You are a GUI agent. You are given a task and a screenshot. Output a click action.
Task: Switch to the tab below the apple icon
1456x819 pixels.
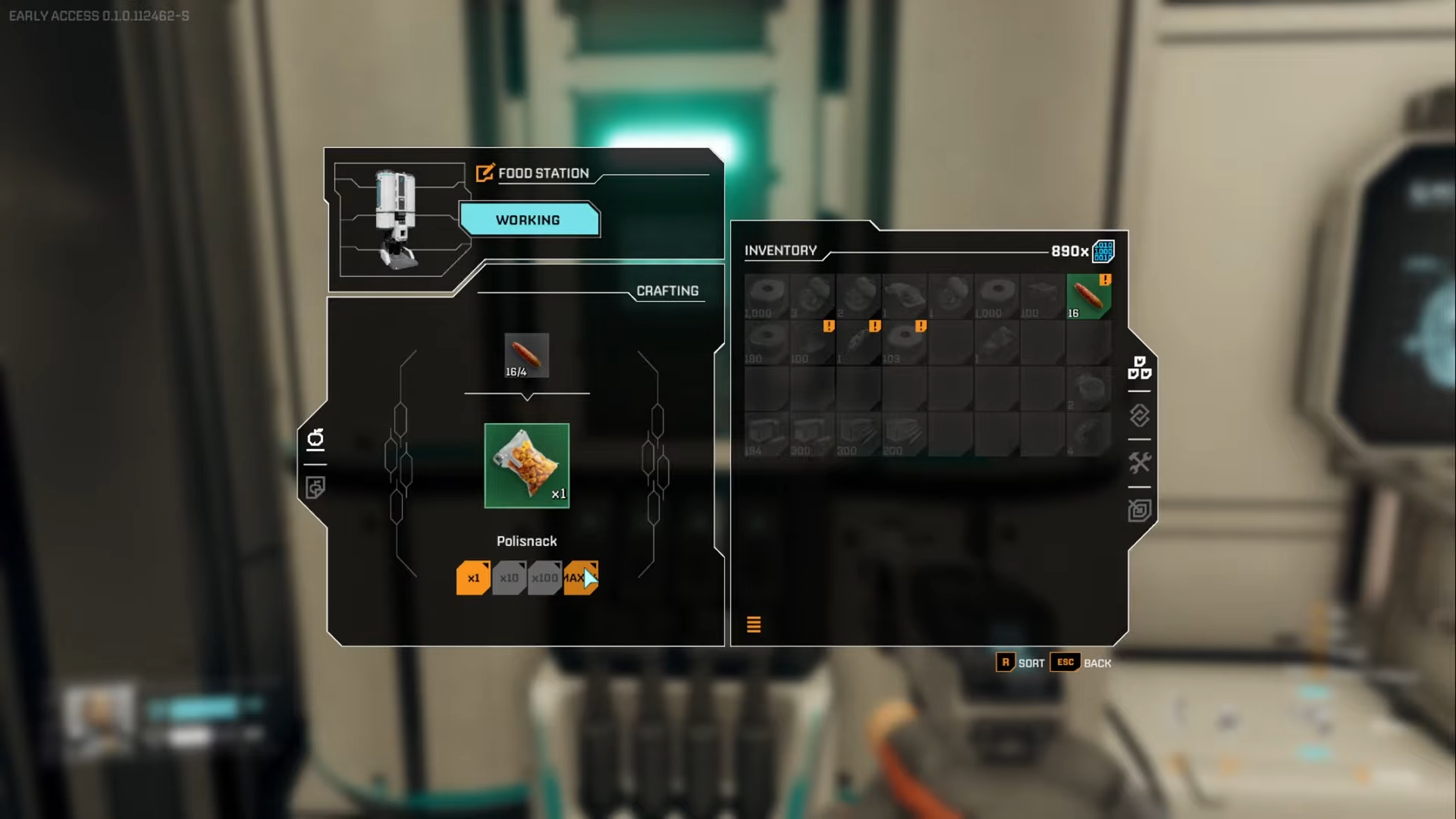[x=315, y=487]
